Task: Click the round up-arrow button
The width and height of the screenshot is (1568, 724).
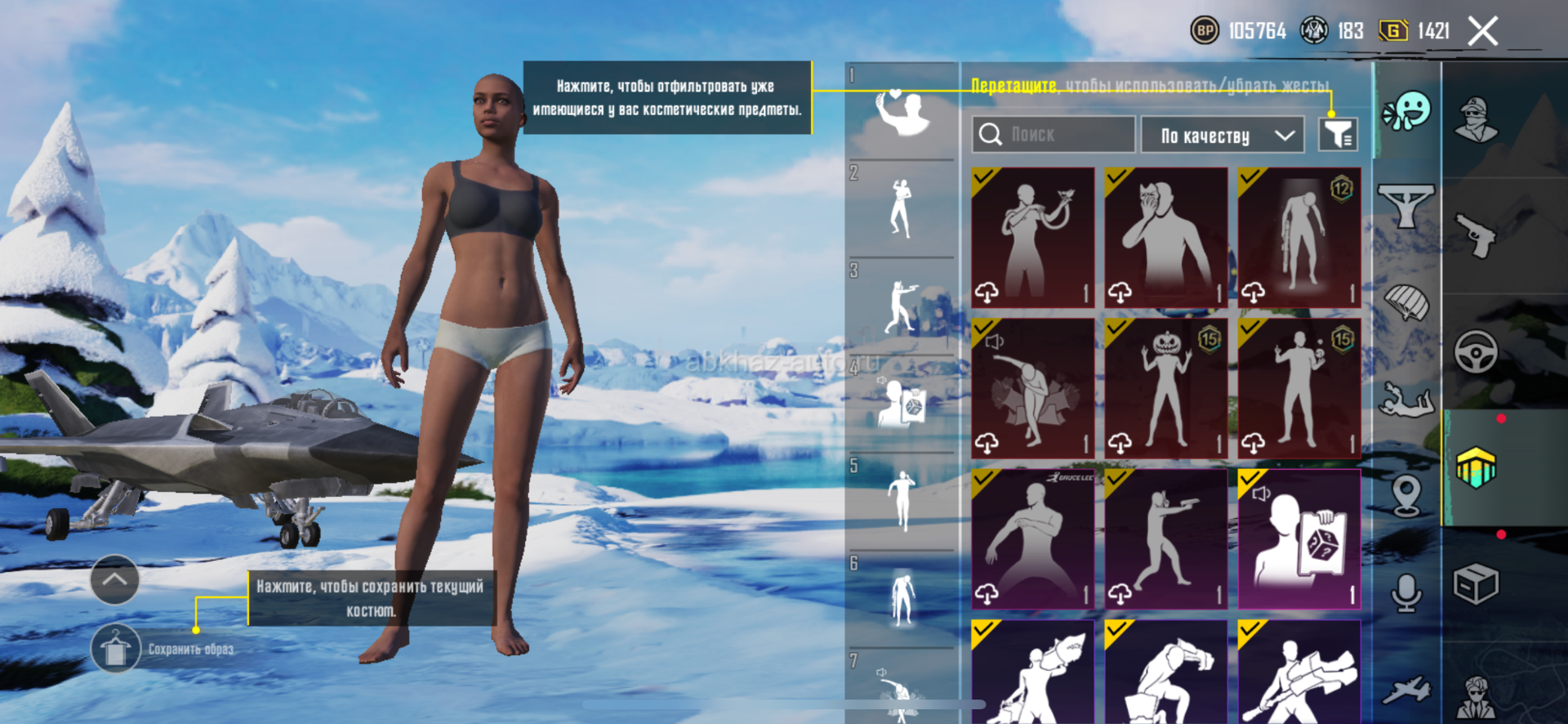Action: [115, 579]
